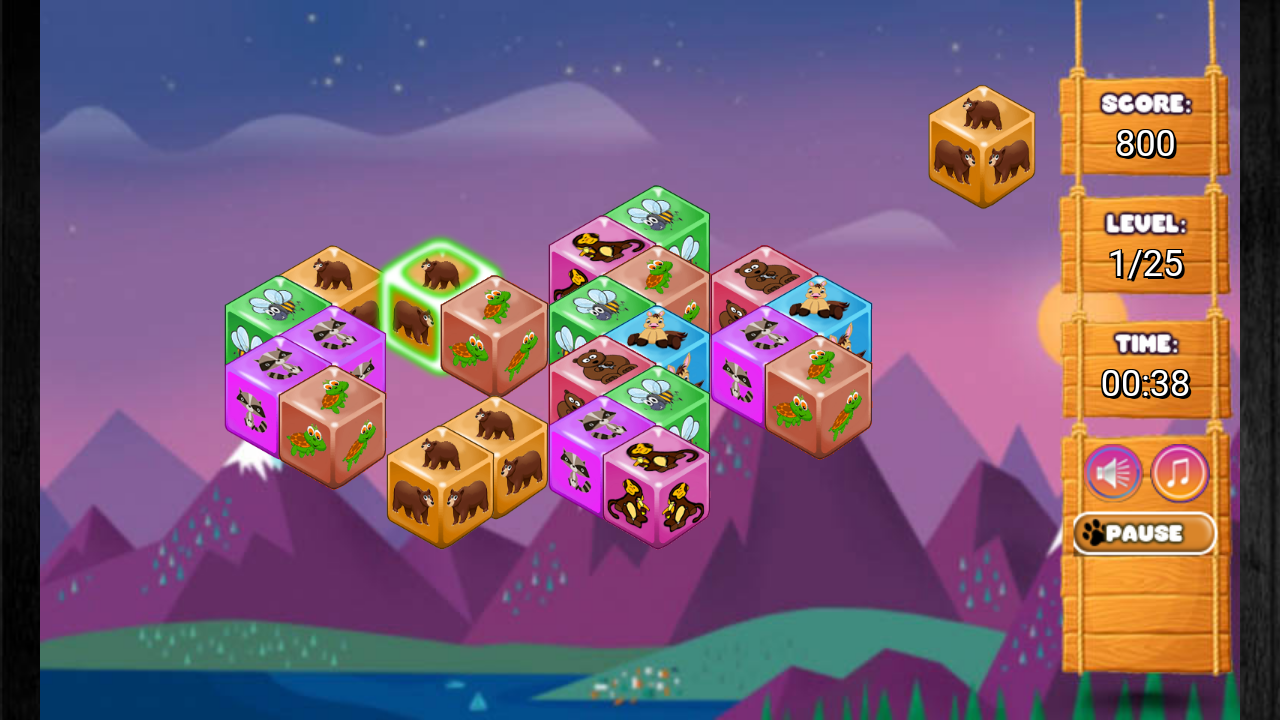Toggle the background music note
The height and width of the screenshot is (720, 1280).
[1179, 473]
